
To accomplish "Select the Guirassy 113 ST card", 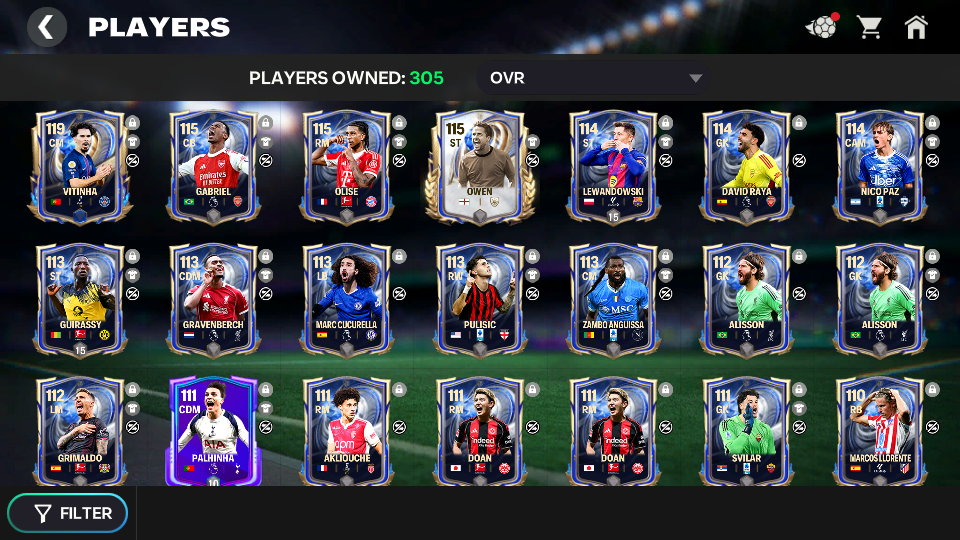I will pos(79,298).
